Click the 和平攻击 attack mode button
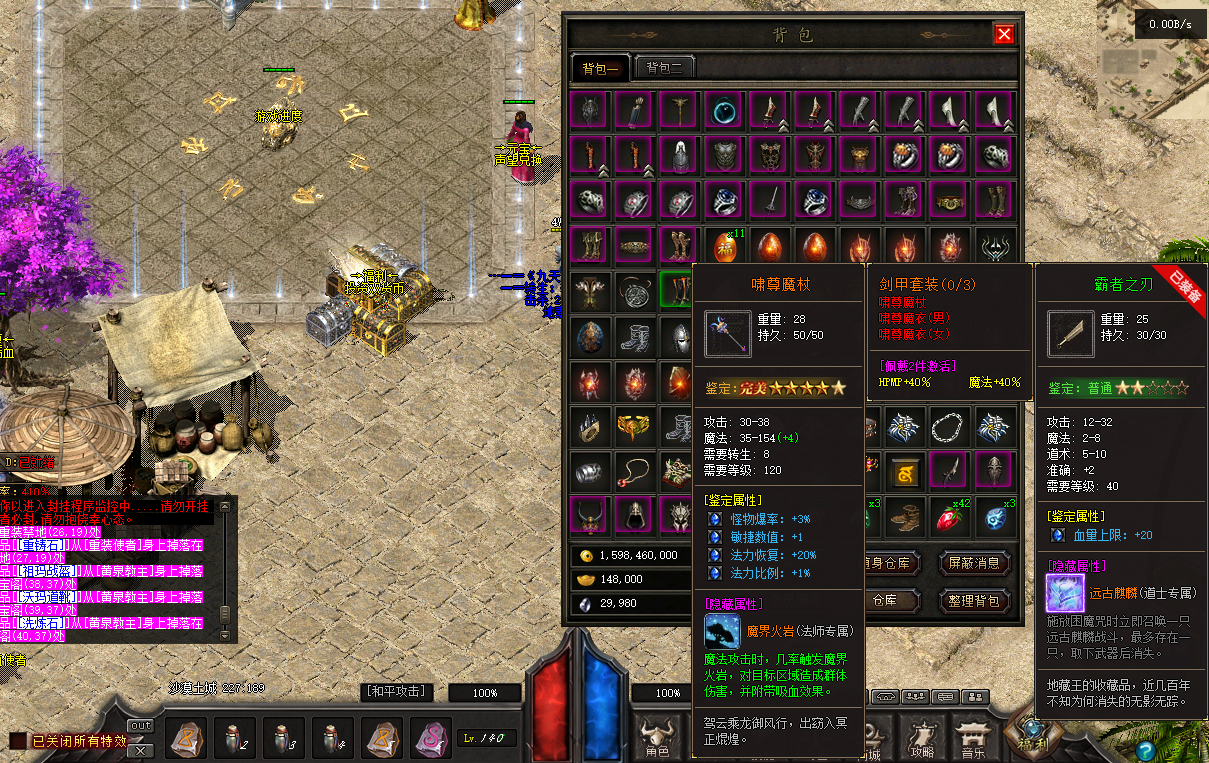The height and width of the screenshot is (763, 1209). 396,692
